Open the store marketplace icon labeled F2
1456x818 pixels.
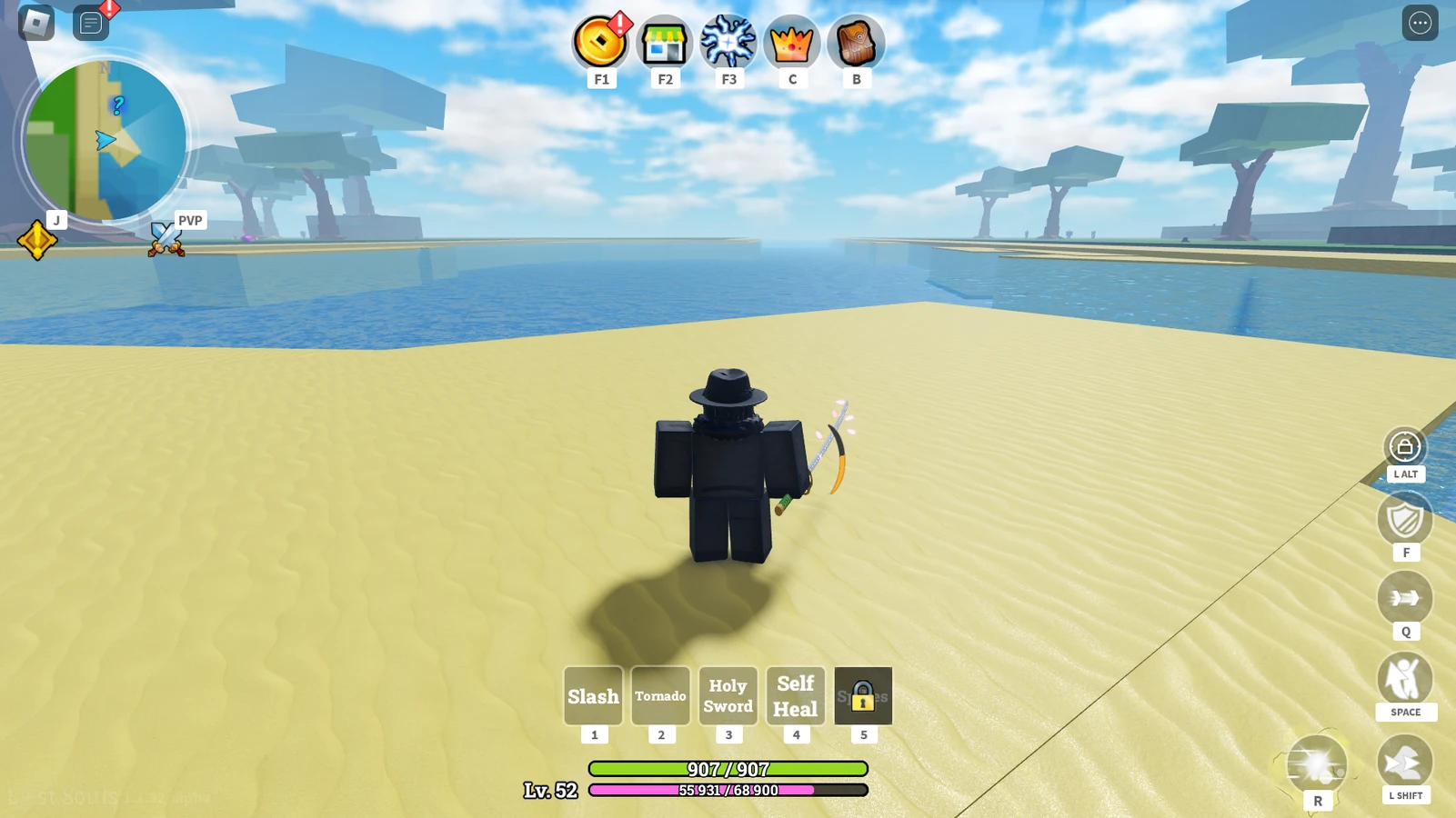pos(664,43)
